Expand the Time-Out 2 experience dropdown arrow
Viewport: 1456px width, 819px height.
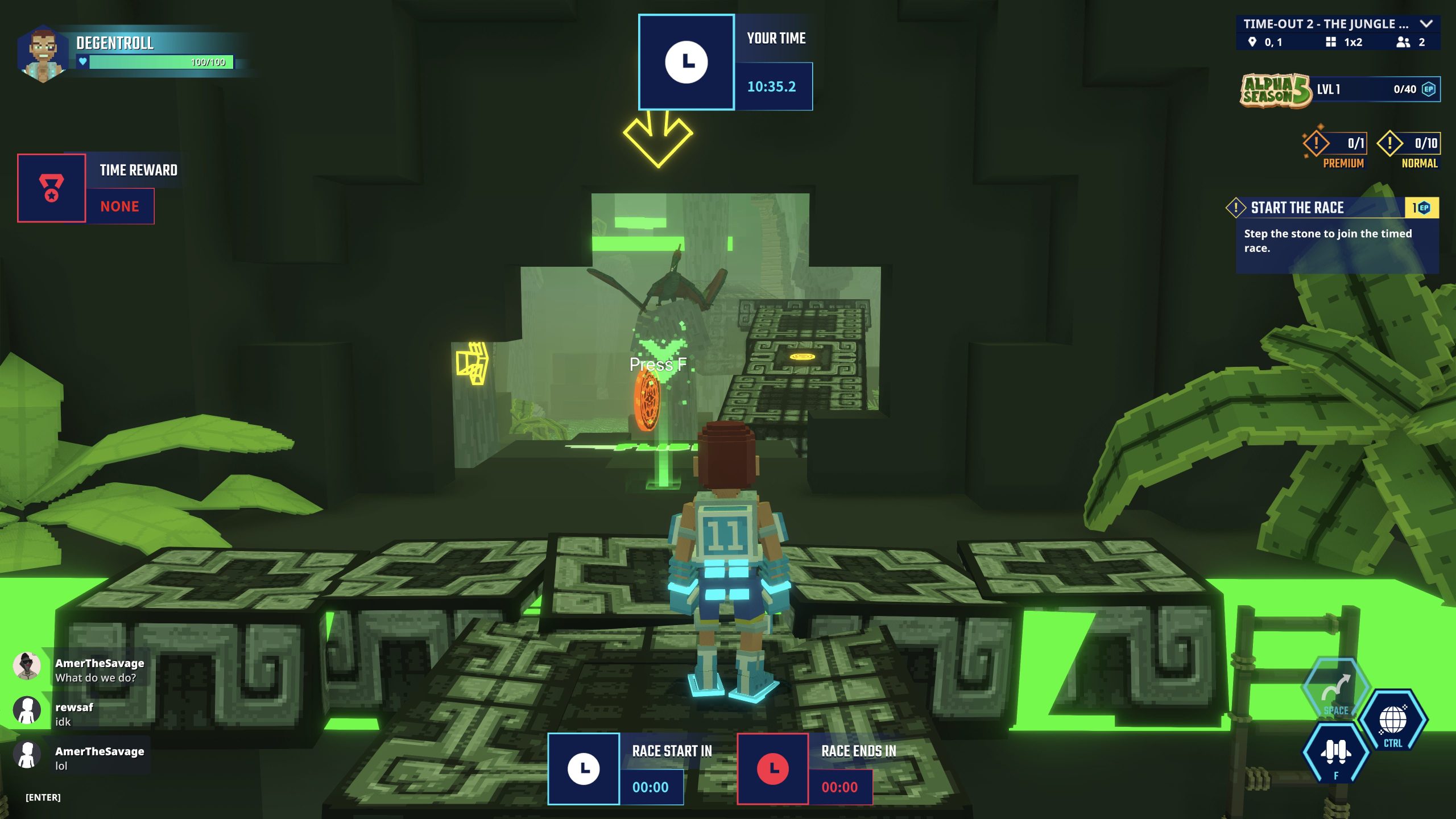tap(1425, 24)
